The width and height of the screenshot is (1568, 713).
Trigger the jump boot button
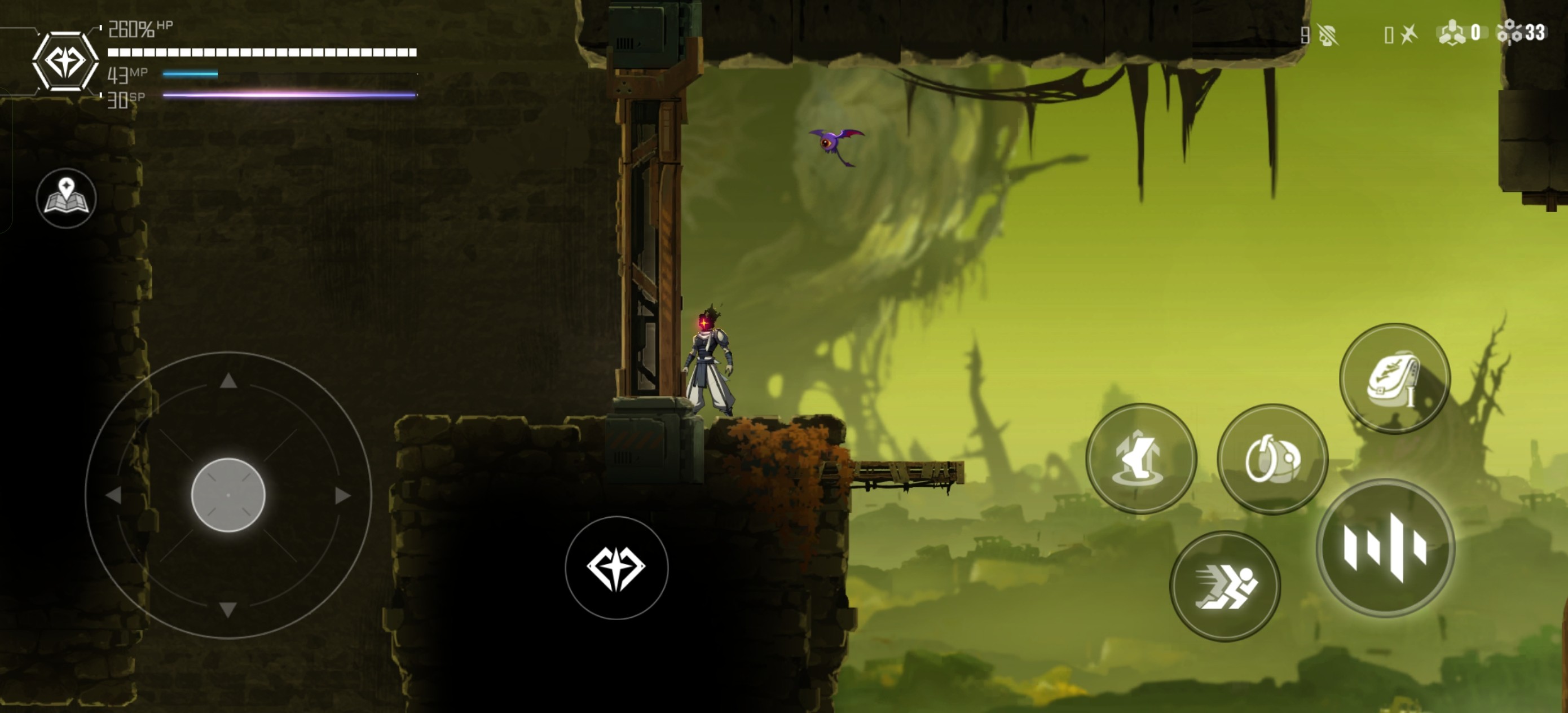click(1140, 459)
